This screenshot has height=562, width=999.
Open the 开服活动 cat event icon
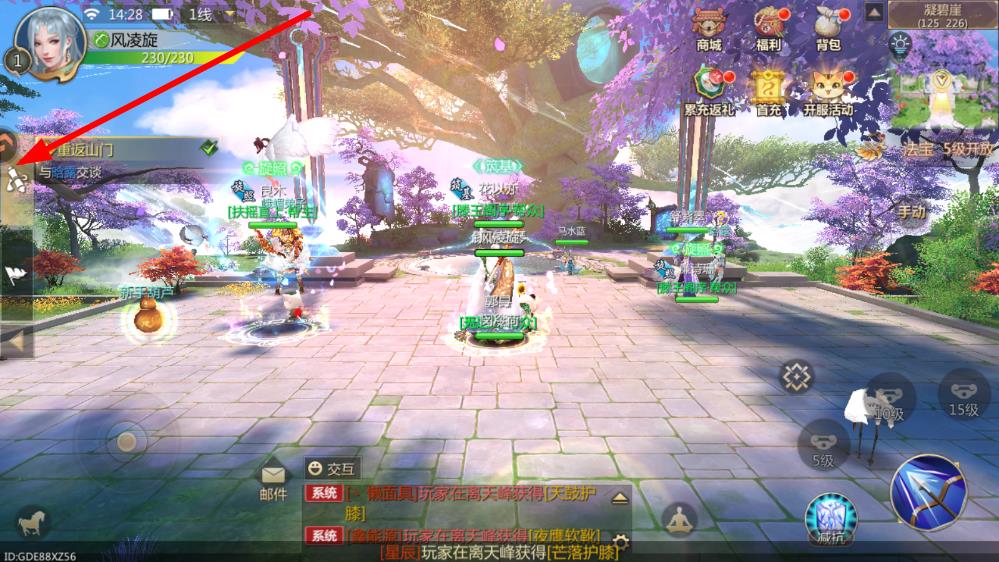click(x=828, y=87)
